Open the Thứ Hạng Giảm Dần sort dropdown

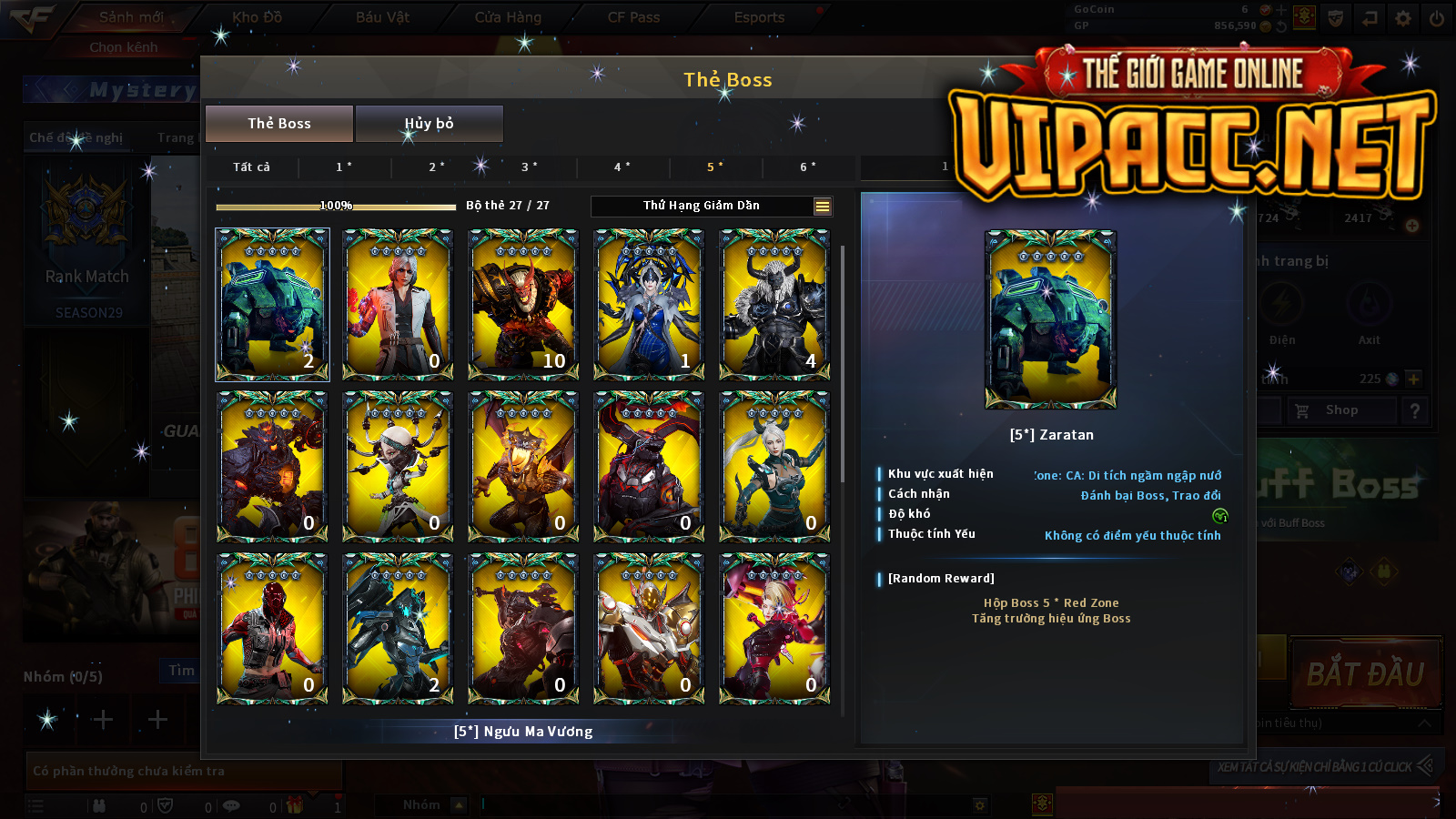(711, 207)
